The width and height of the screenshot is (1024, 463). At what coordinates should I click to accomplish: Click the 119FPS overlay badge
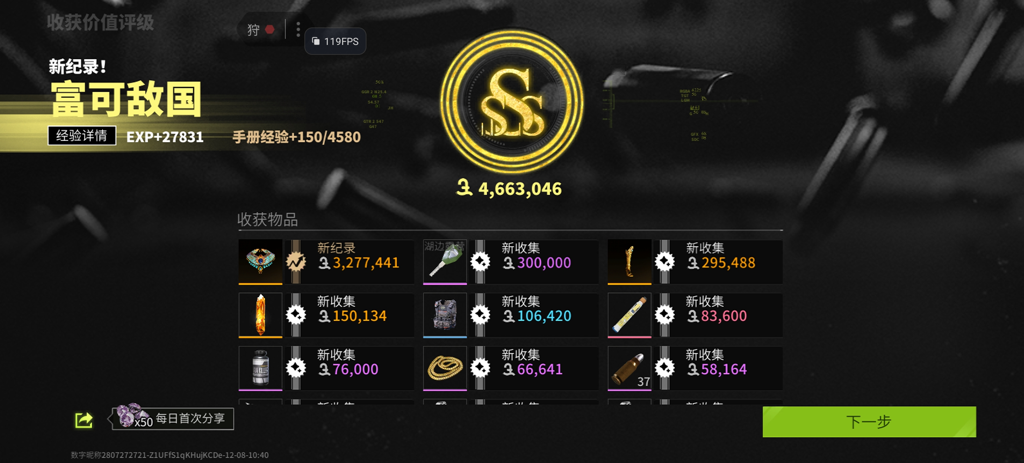tap(335, 41)
